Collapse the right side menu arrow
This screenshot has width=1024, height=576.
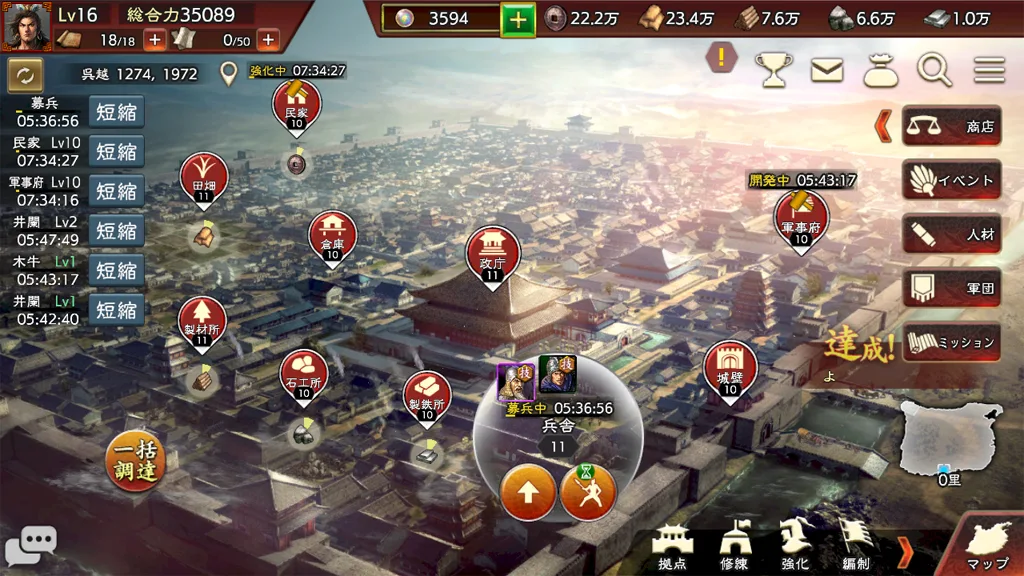(x=883, y=127)
